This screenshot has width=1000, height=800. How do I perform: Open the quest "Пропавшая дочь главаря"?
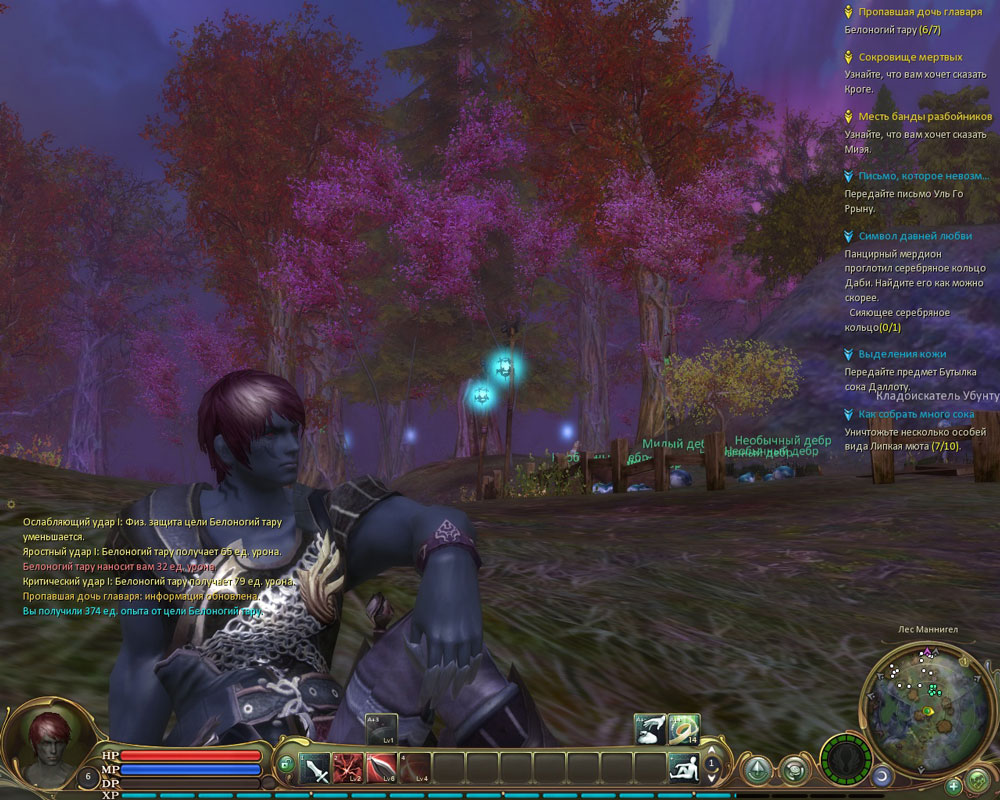click(x=913, y=12)
